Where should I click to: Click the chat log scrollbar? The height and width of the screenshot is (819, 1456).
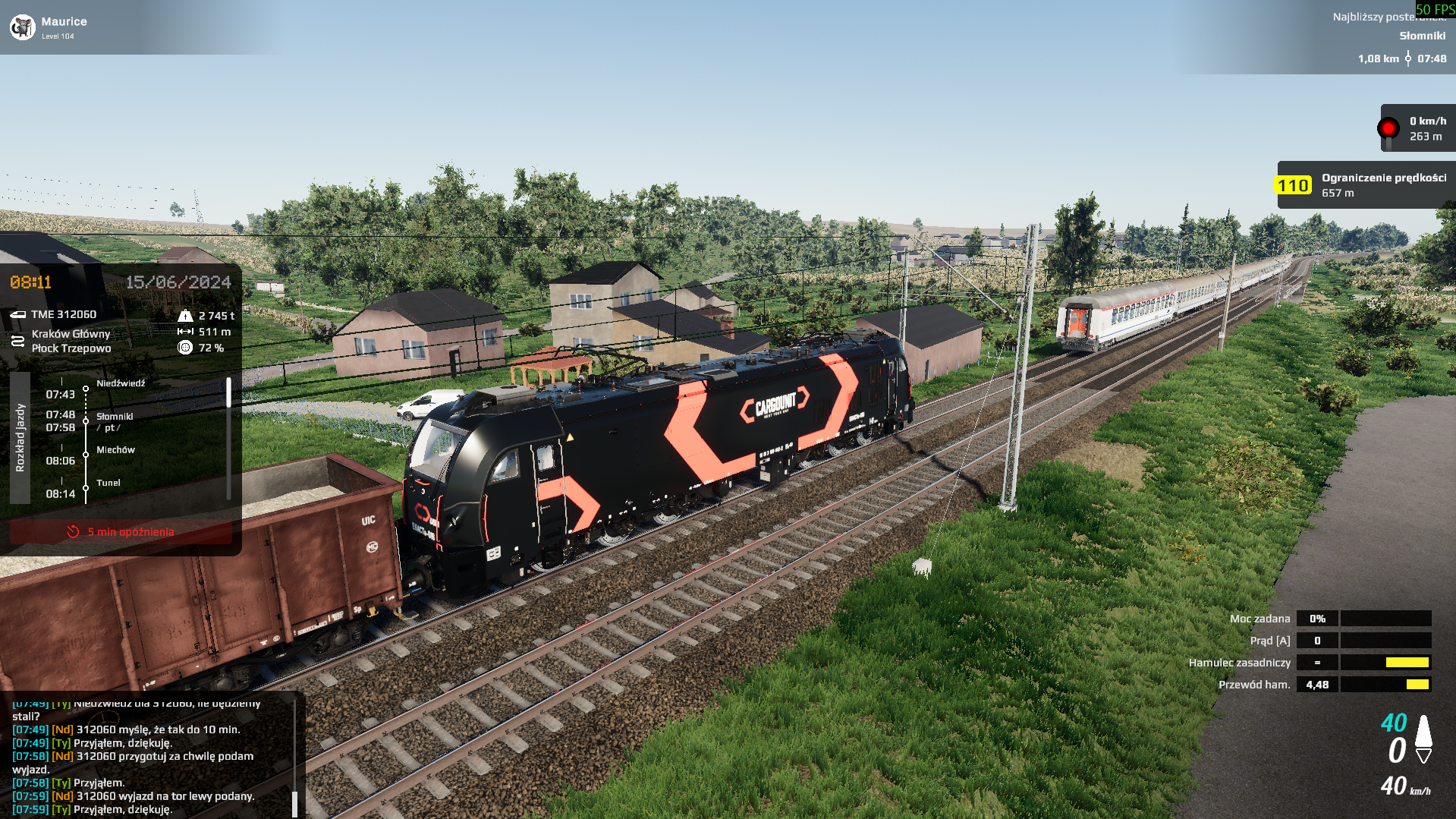(294, 802)
